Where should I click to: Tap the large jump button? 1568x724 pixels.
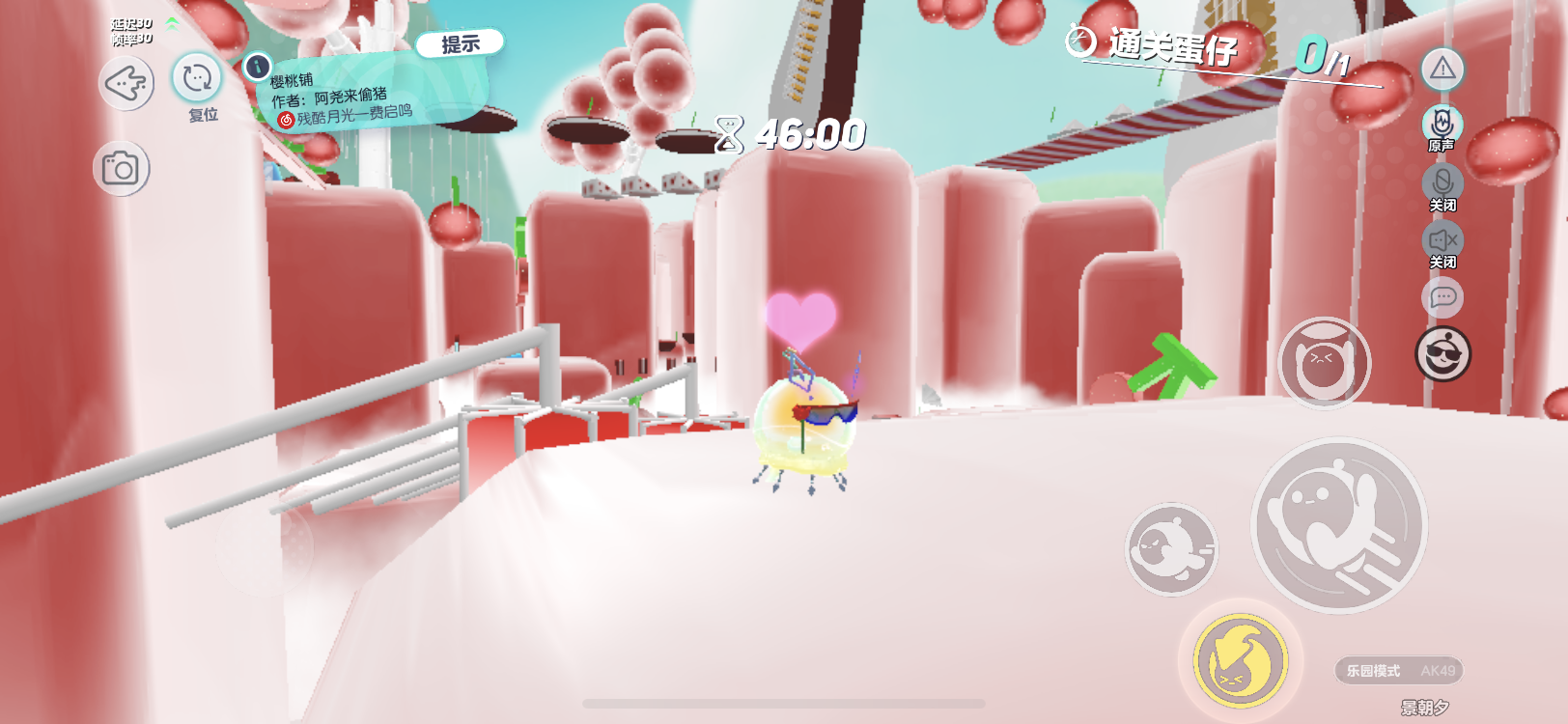(x=1339, y=525)
